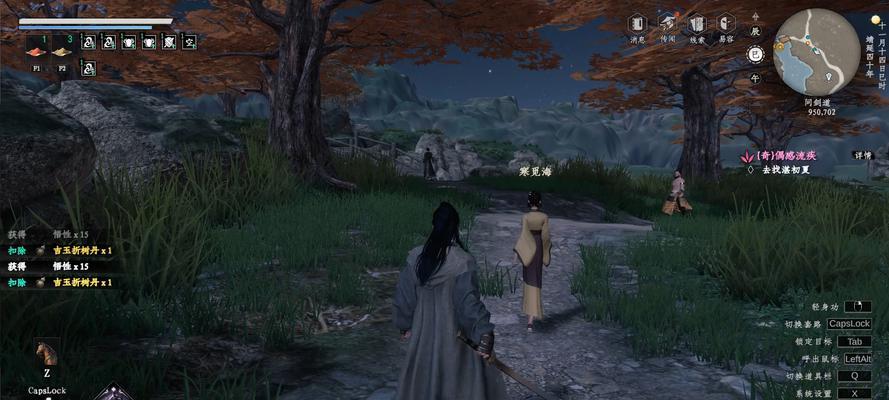Screen dimensions: 889x400
Task: Open the 消息 (messages) menu icon
Action: 637,24
